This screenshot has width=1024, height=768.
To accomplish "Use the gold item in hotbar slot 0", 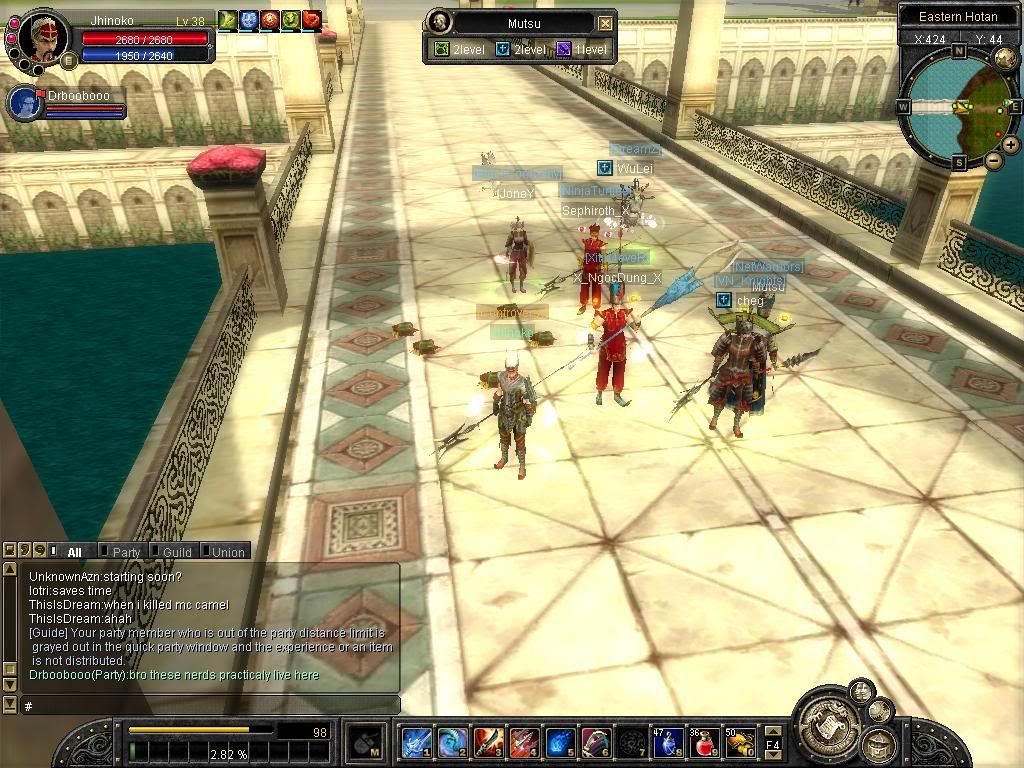I will tap(741, 742).
